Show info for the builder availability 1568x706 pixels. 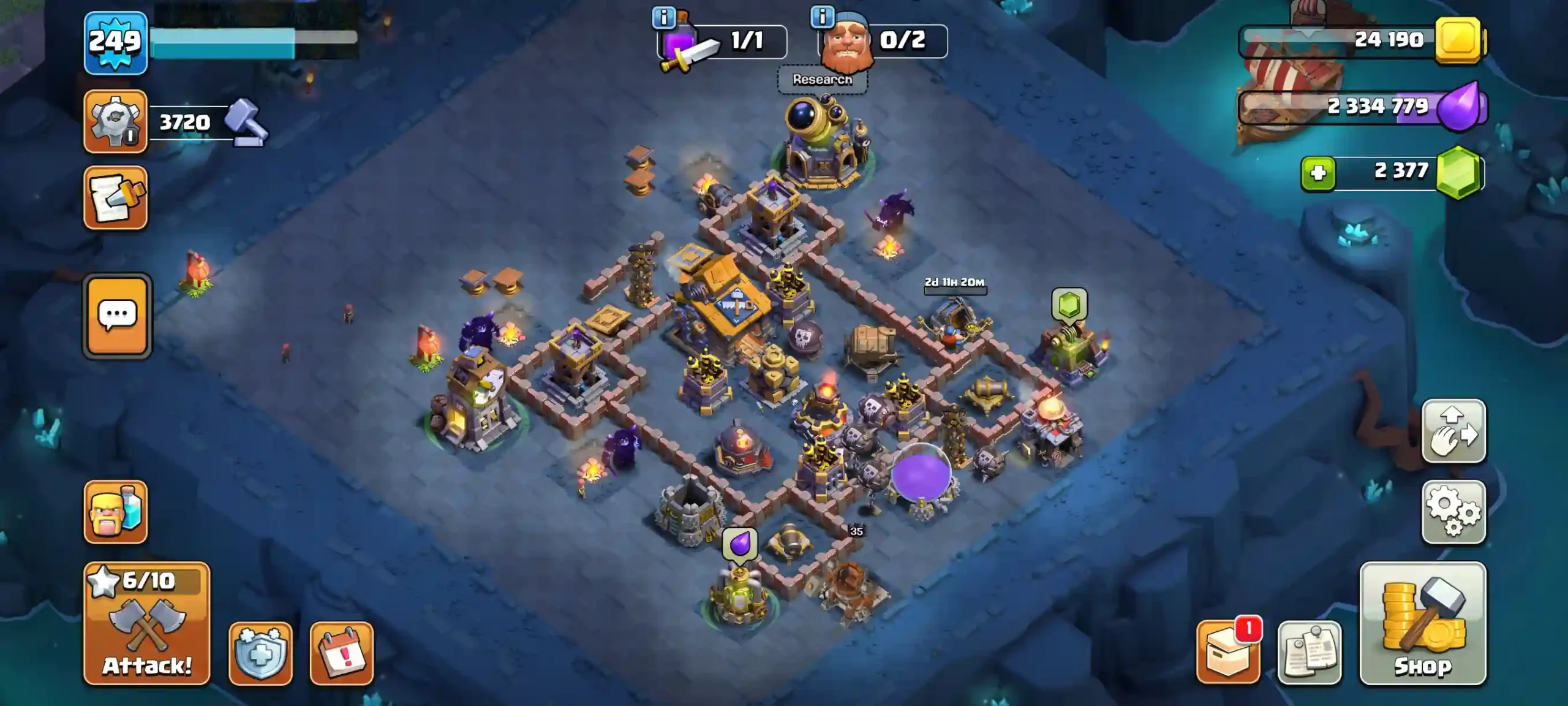822,17
